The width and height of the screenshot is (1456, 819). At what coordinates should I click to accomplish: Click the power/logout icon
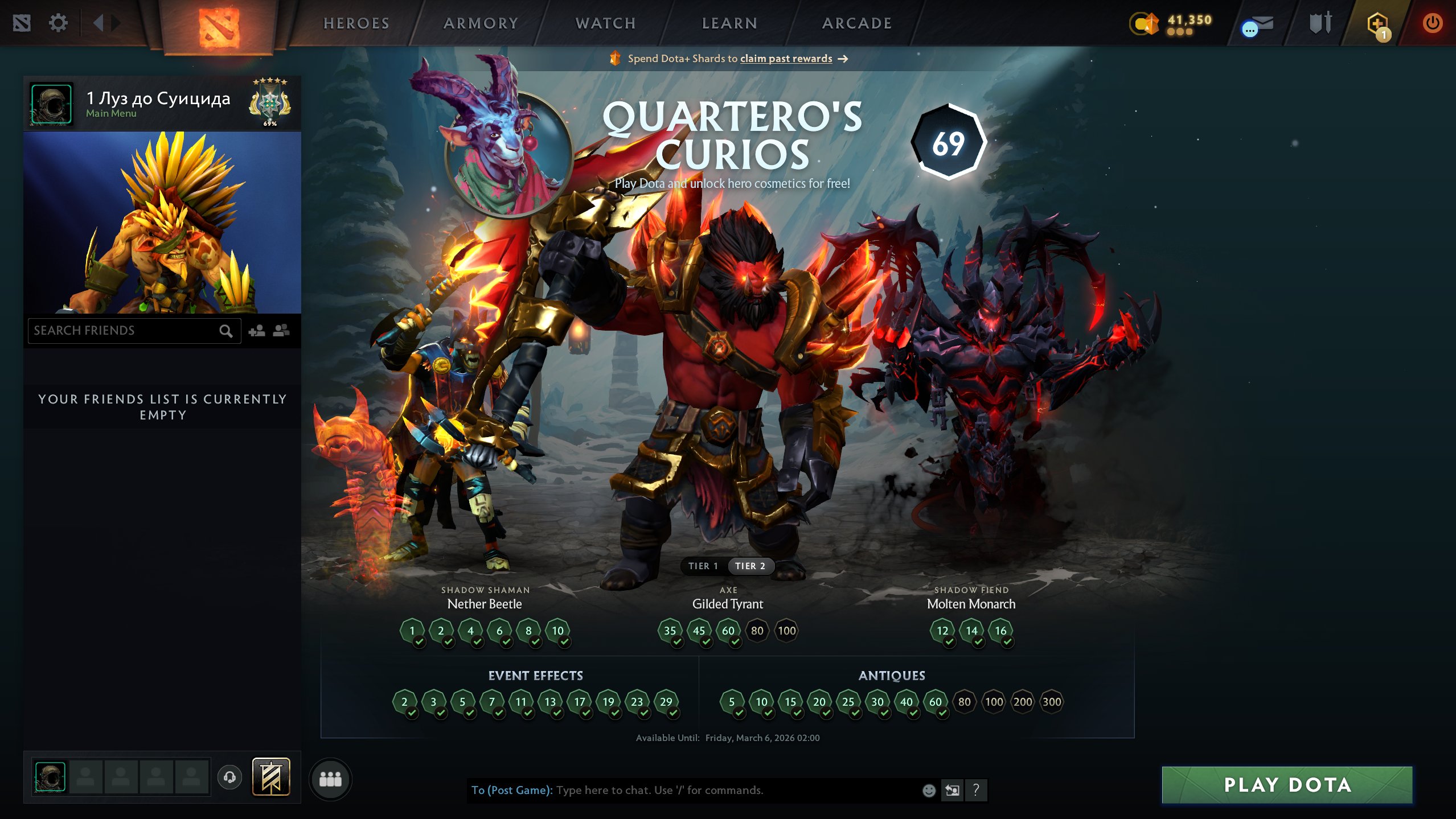coord(1432,23)
